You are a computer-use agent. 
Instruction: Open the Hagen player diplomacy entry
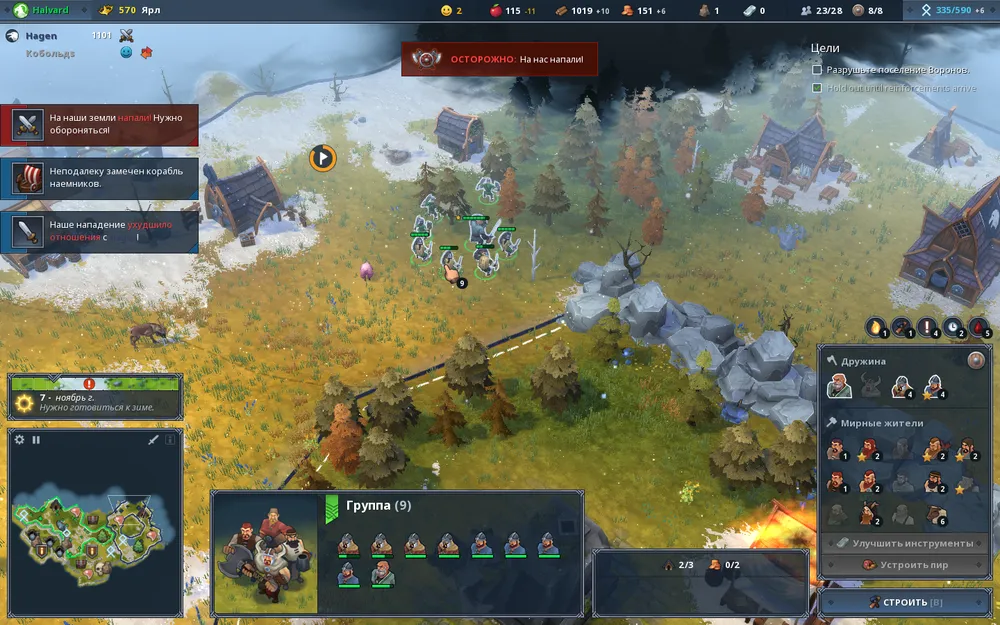[x=40, y=35]
